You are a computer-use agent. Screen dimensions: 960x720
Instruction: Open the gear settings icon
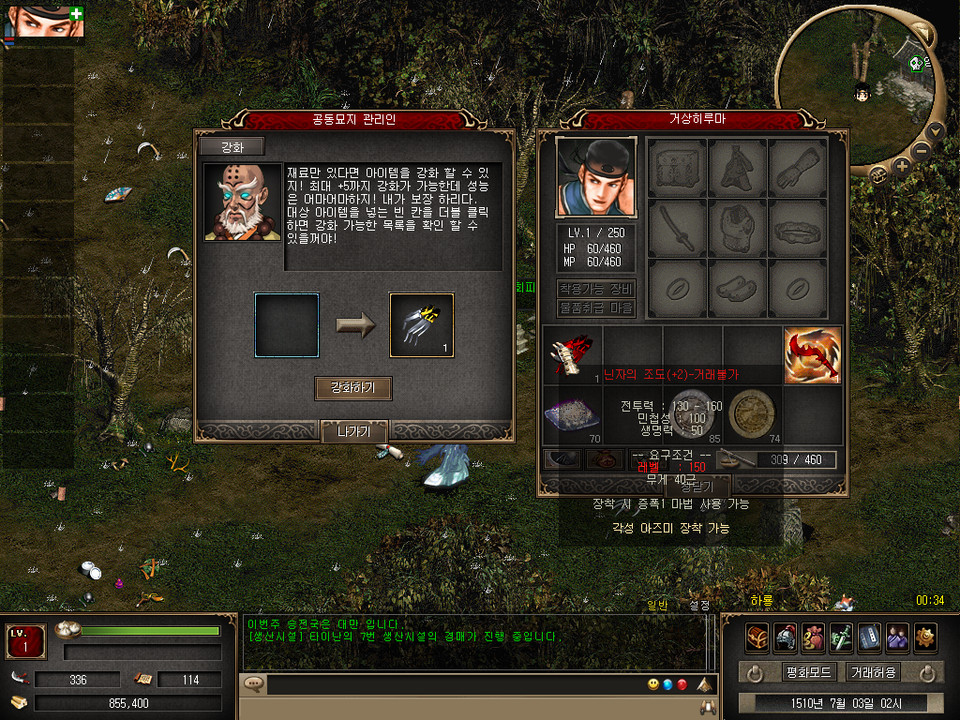click(925, 637)
